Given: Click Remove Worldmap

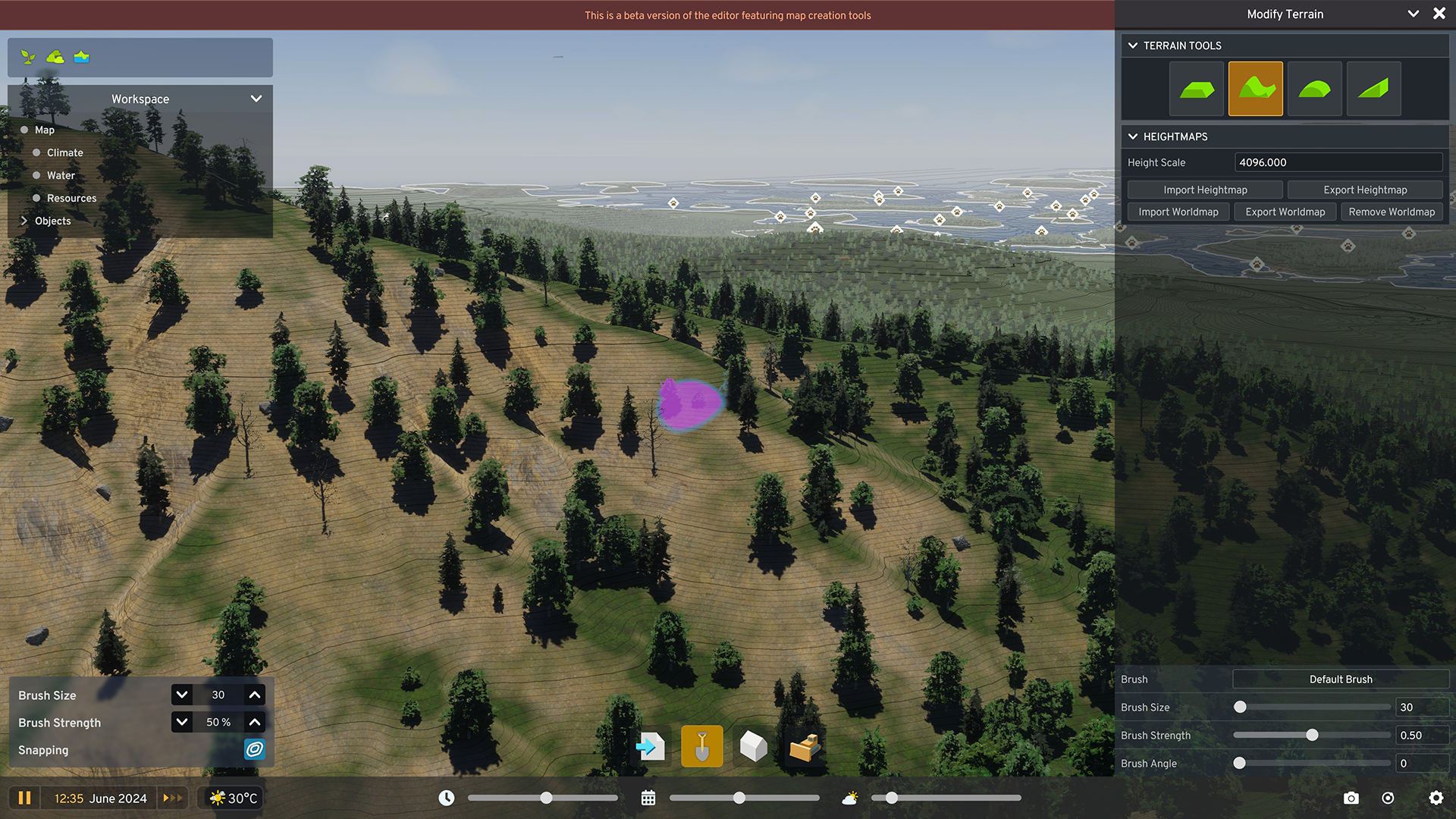Looking at the screenshot, I should [1392, 212].
